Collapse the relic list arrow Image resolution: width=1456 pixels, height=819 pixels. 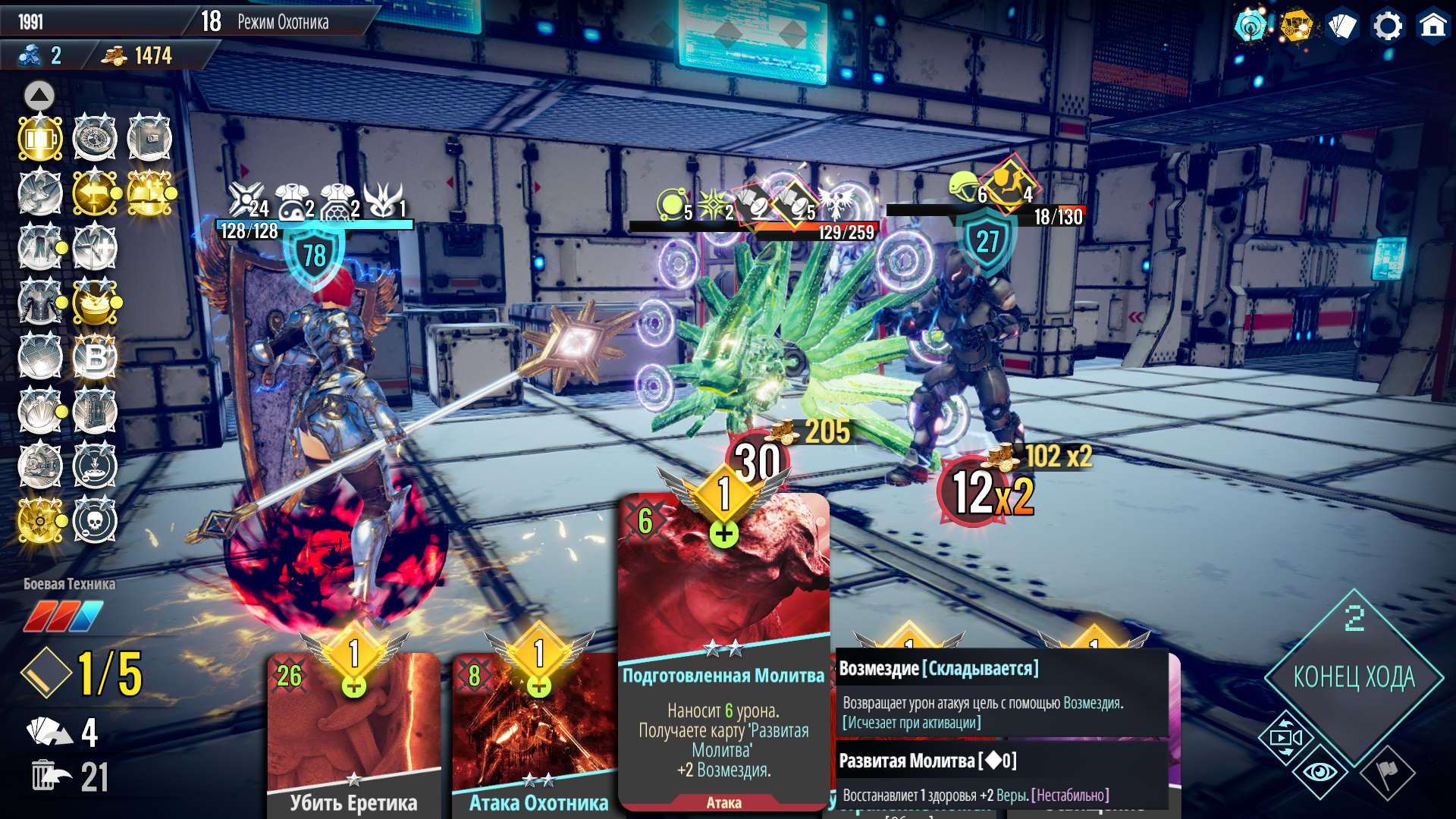[x=39, y=96]
